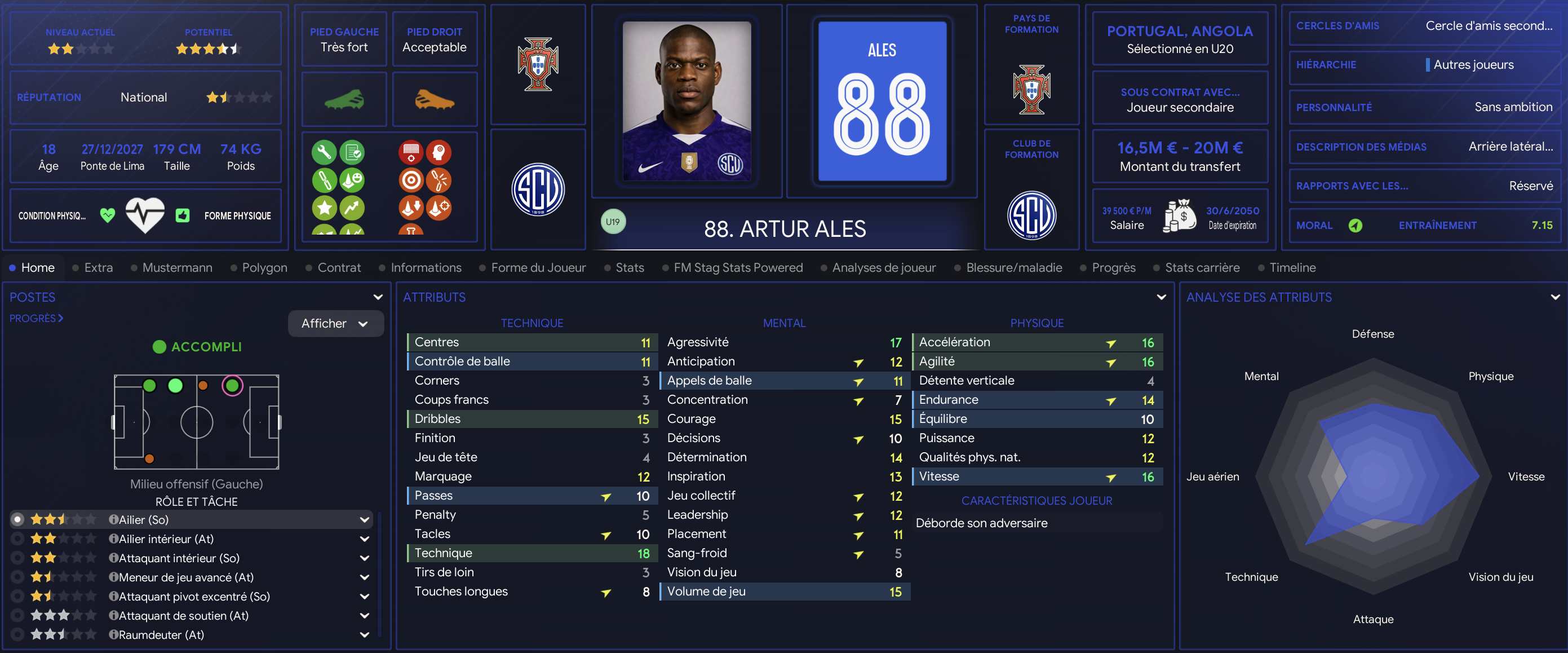Viewport: 1568px width, 653px height.
Task: Open the Afficher dropdown
Action: coord(335,324)
